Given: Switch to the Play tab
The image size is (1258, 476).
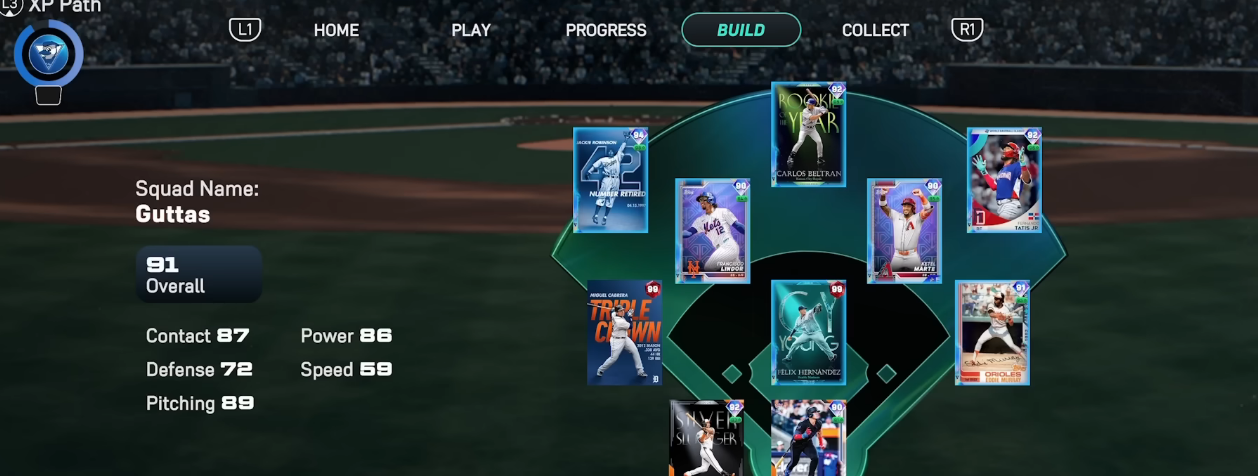Looking at the screenshot, I should click(x=471, y=30).
